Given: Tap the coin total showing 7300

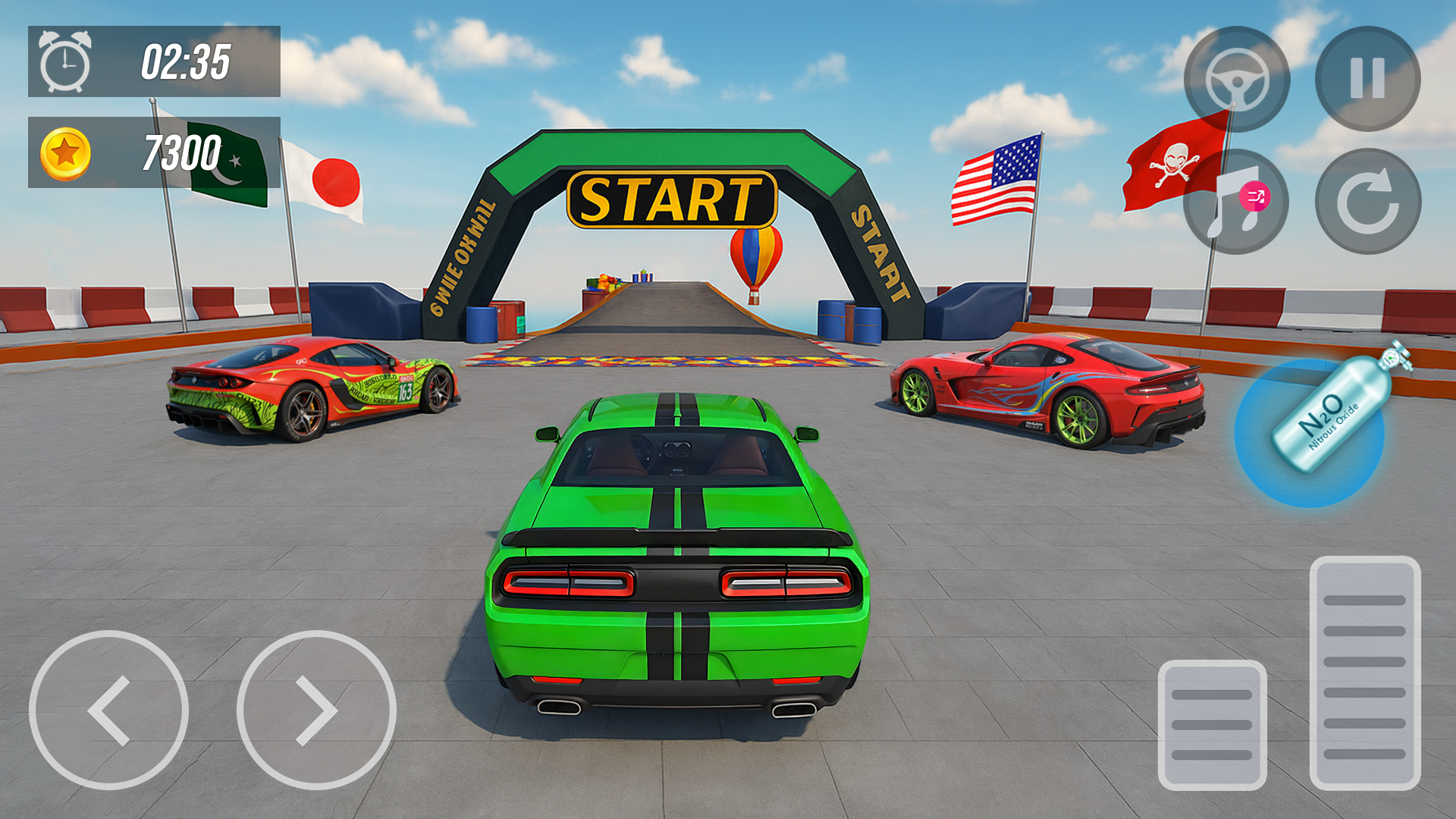Looking at the screenshot, I should pyautogui.click(x=182, y=152).
